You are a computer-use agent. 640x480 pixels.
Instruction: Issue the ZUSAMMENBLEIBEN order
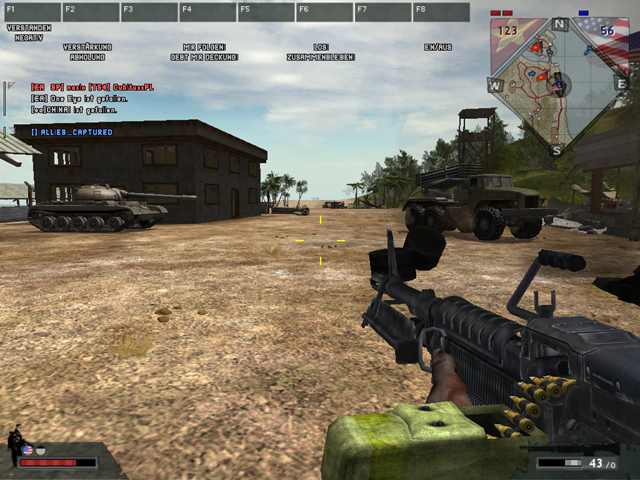(320, 57)
